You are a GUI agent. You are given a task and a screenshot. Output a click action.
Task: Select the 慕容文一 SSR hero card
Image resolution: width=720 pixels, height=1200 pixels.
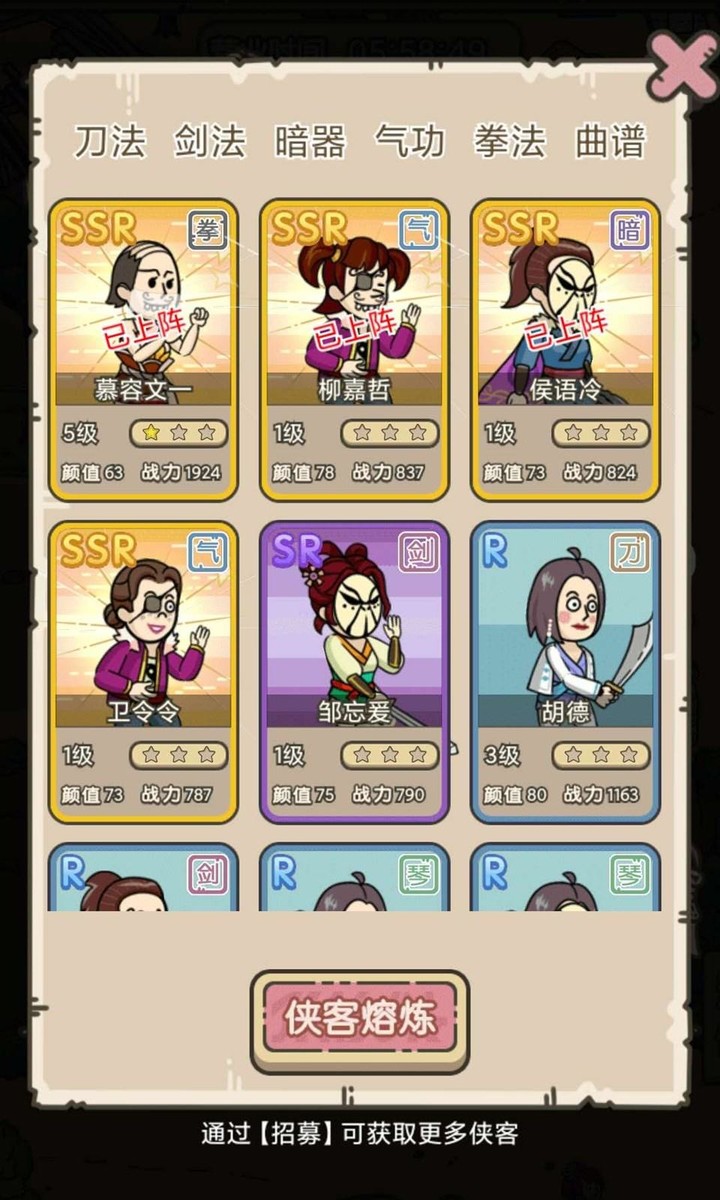(143, 349)
